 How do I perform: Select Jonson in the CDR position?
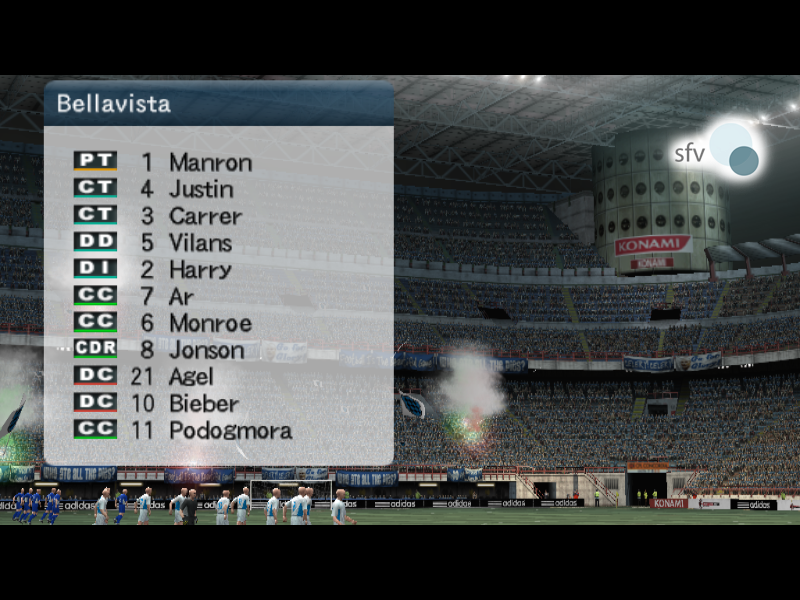(x=206, y=350)
